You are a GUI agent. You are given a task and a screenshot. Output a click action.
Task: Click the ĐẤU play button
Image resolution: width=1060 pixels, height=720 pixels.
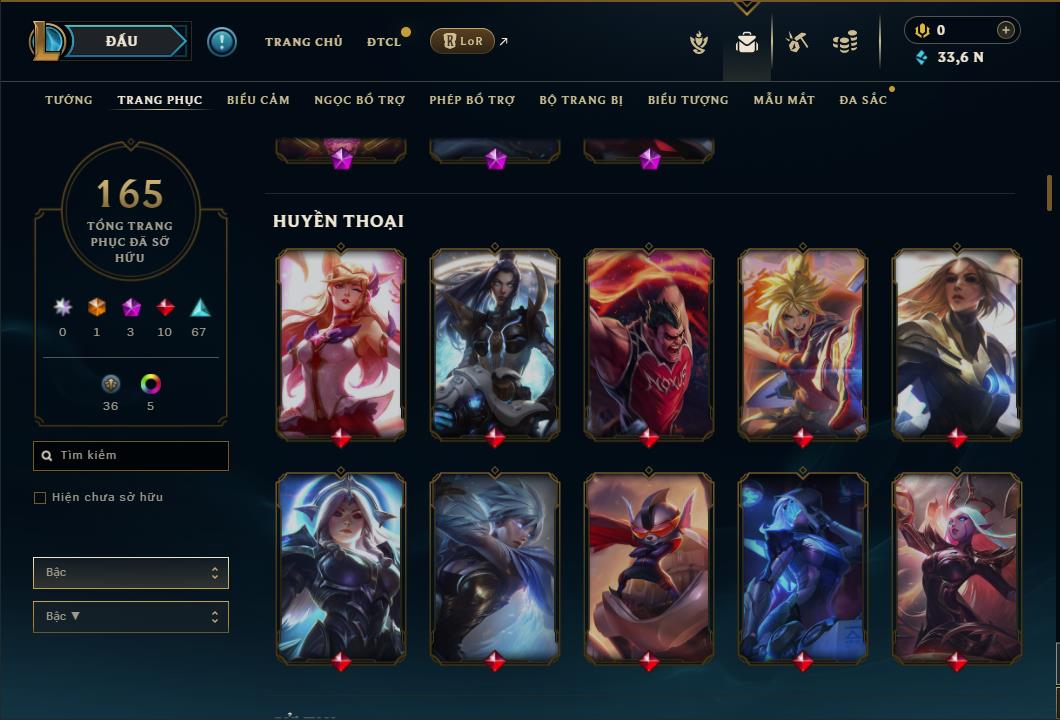(123, 41)
